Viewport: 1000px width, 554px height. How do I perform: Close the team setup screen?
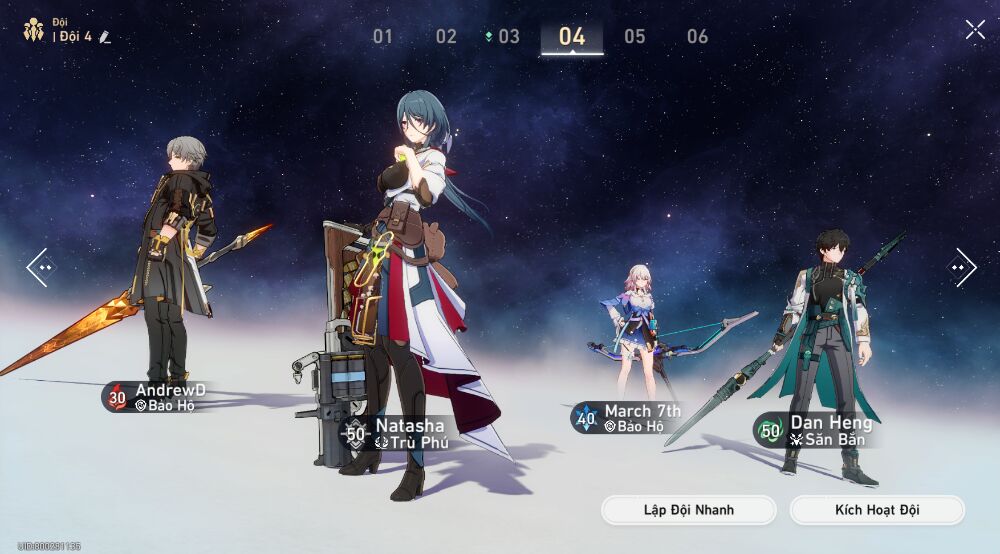(x=975, y=30)
